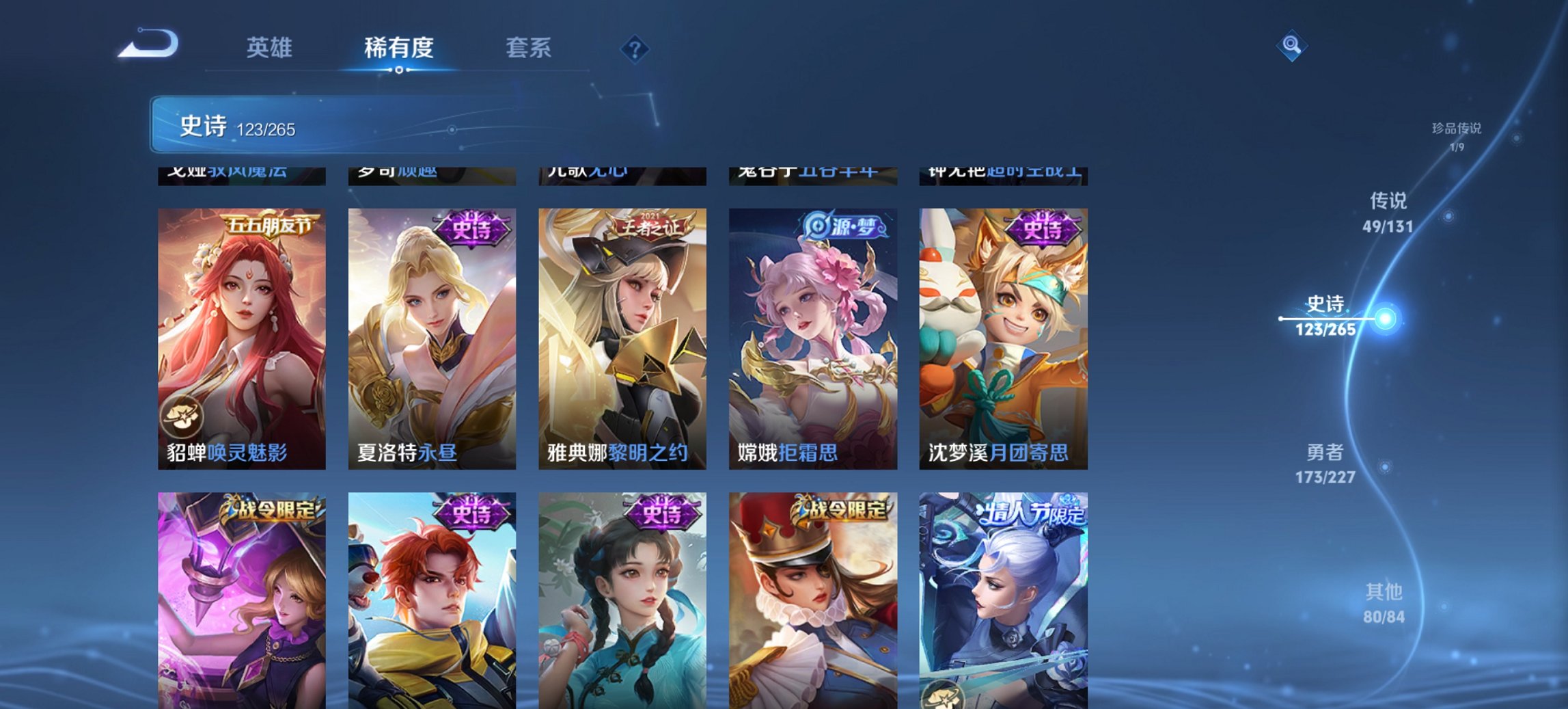Switch to the 套系 tab
The height and width of the screenshot is (709, 1568).
coord(528,48)
